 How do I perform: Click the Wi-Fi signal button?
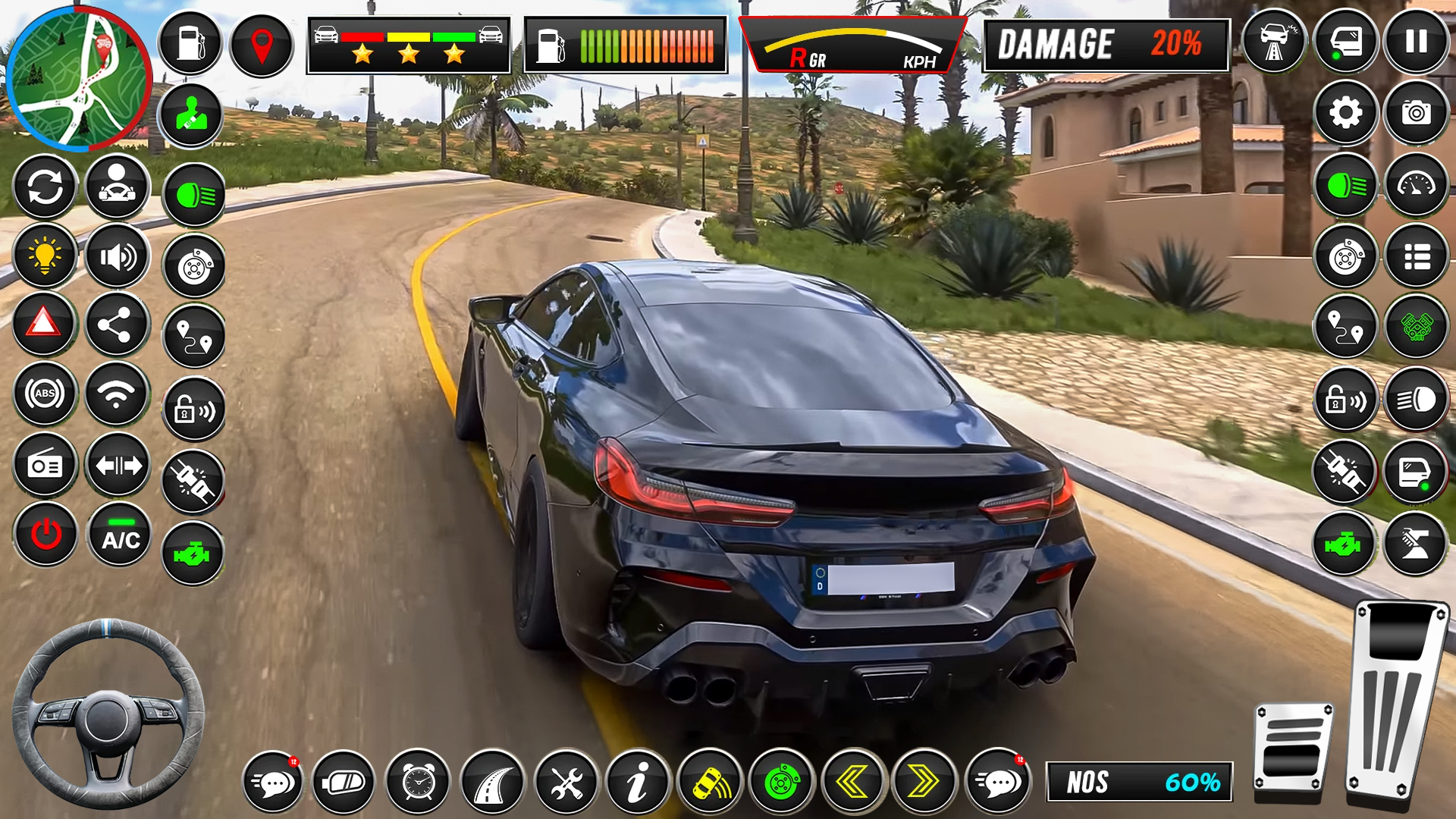(116, 394)
